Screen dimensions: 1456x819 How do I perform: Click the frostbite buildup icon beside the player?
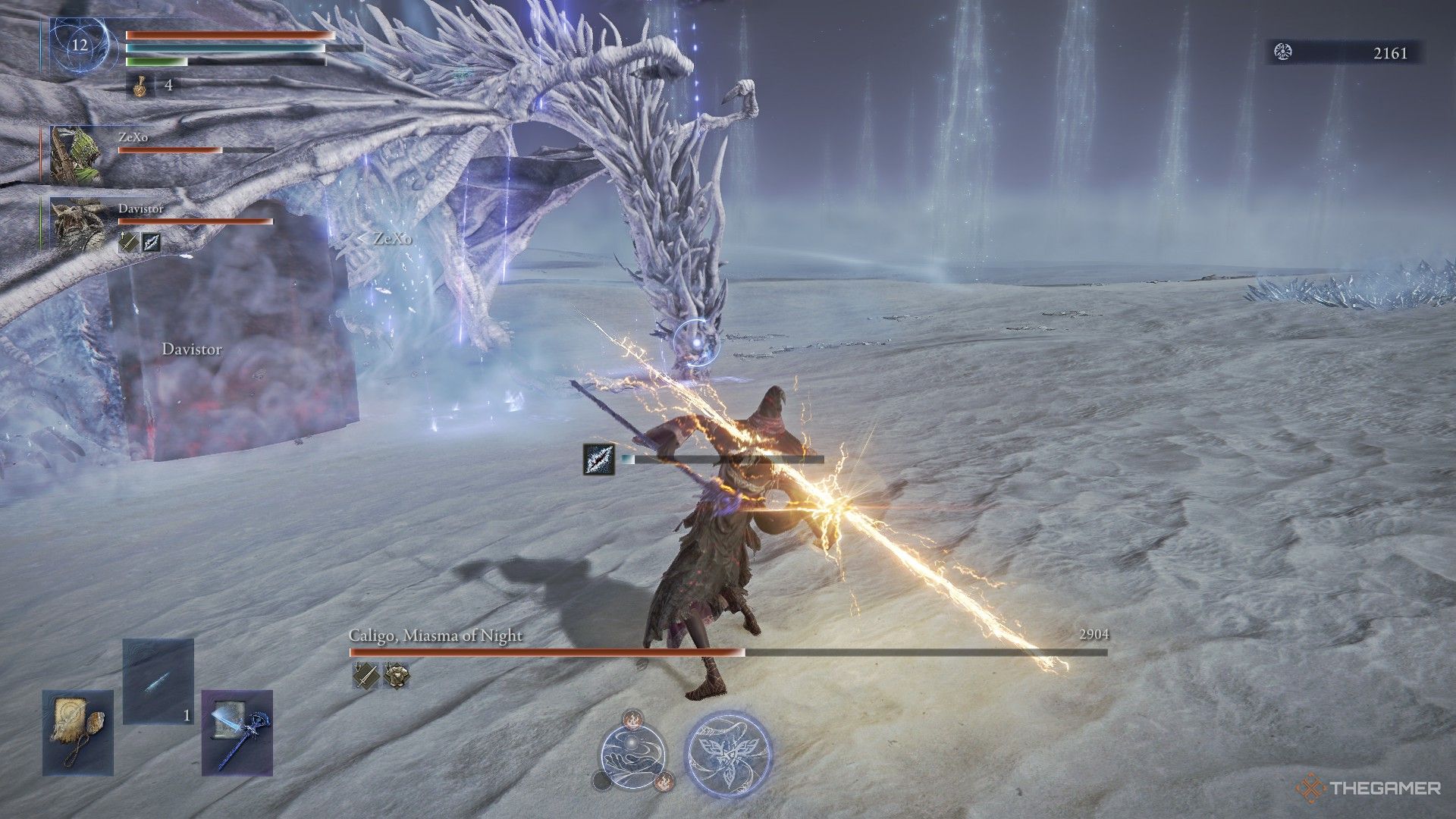click(x=599, y=460)
